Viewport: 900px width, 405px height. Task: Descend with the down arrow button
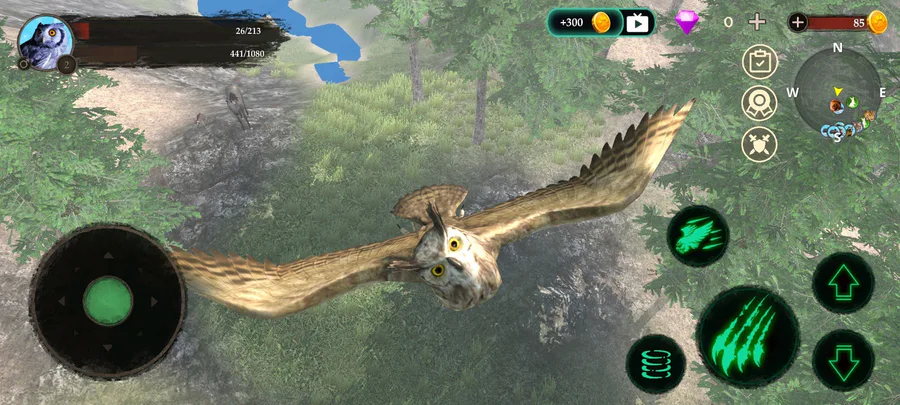coord(842,359)
